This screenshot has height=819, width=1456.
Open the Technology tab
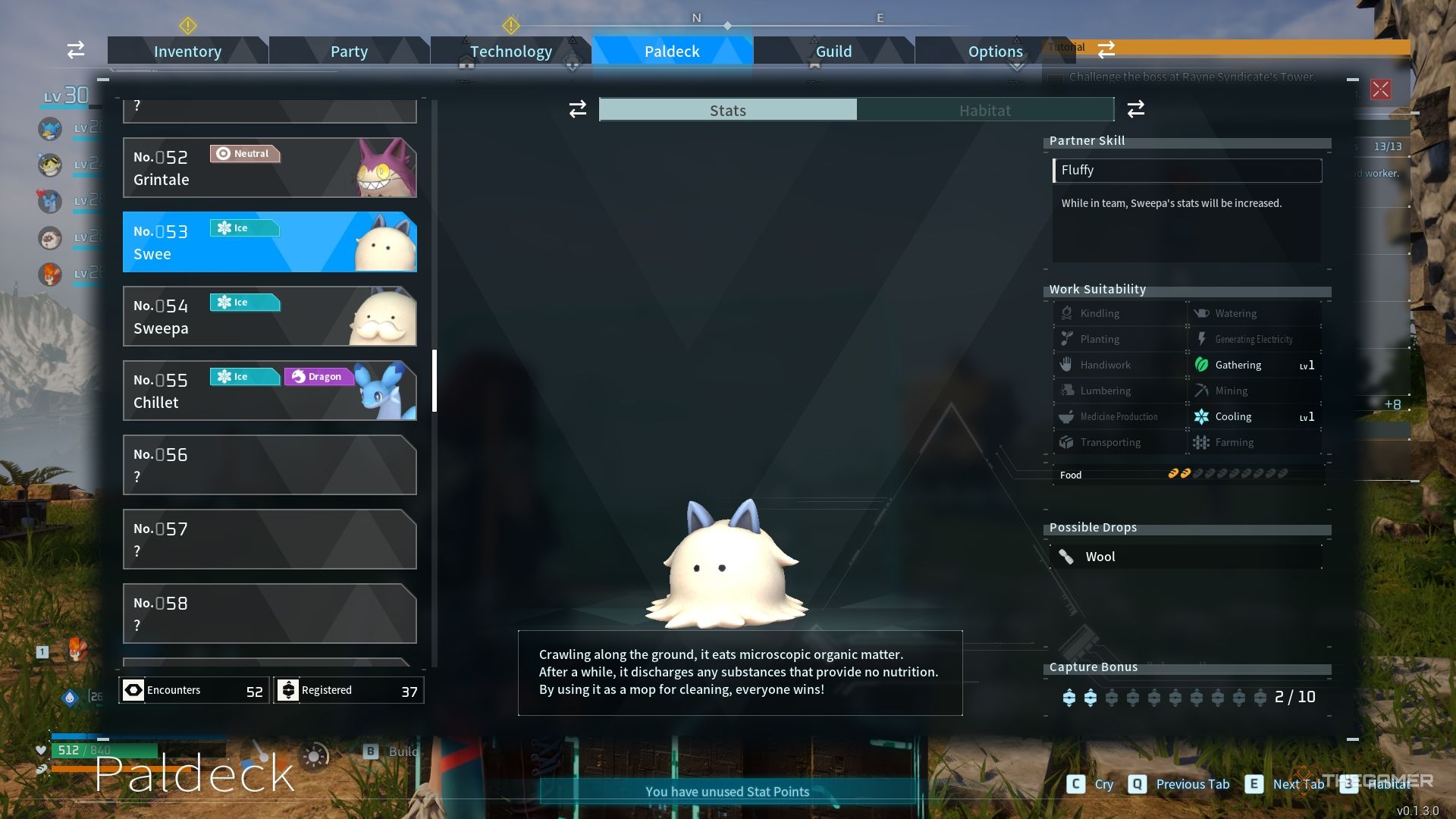pos(510,51)
